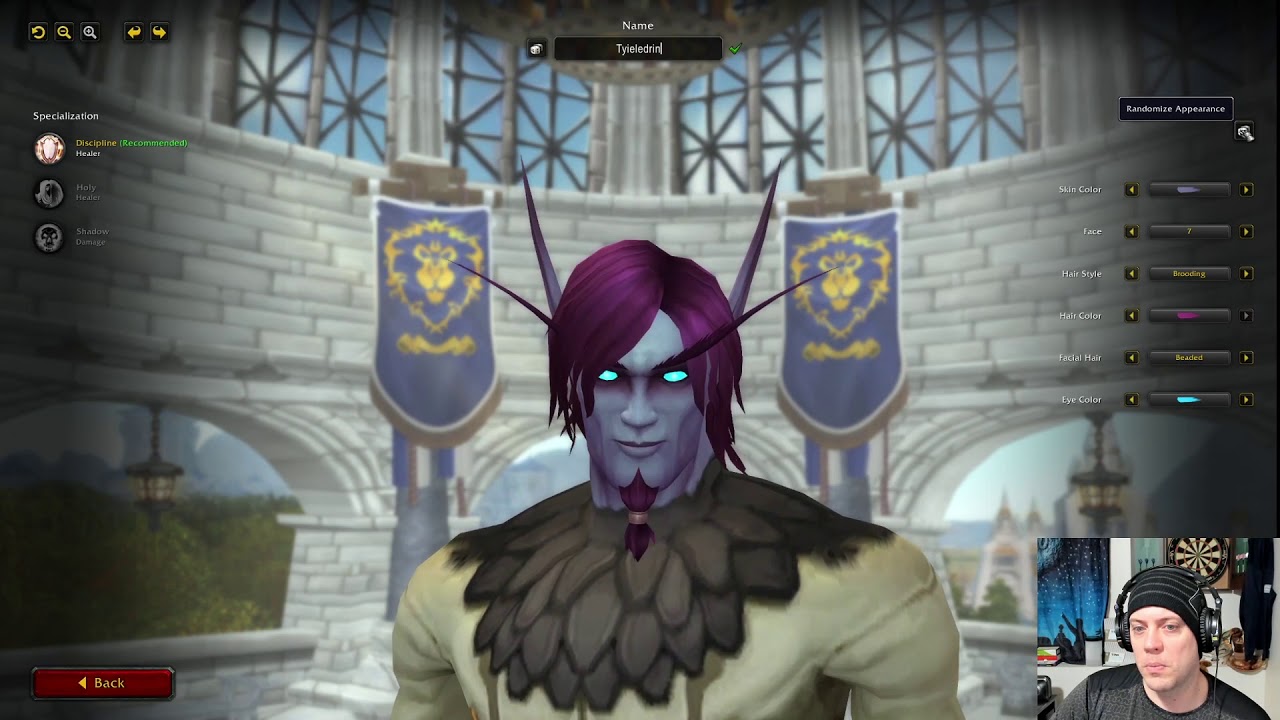Click the portrait icon beside the name field
1280x720 pixels.
click(536, 48)
